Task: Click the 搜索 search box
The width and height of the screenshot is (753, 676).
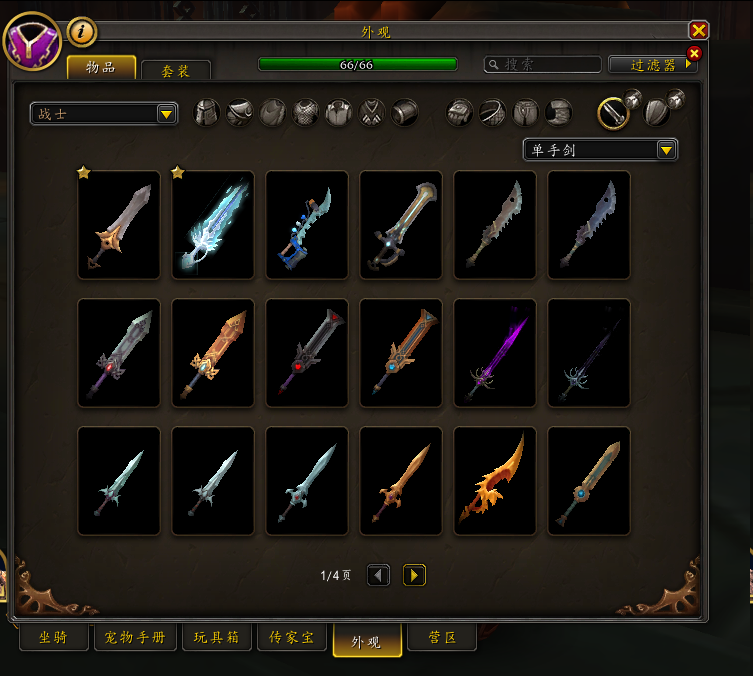Action: 542,64
